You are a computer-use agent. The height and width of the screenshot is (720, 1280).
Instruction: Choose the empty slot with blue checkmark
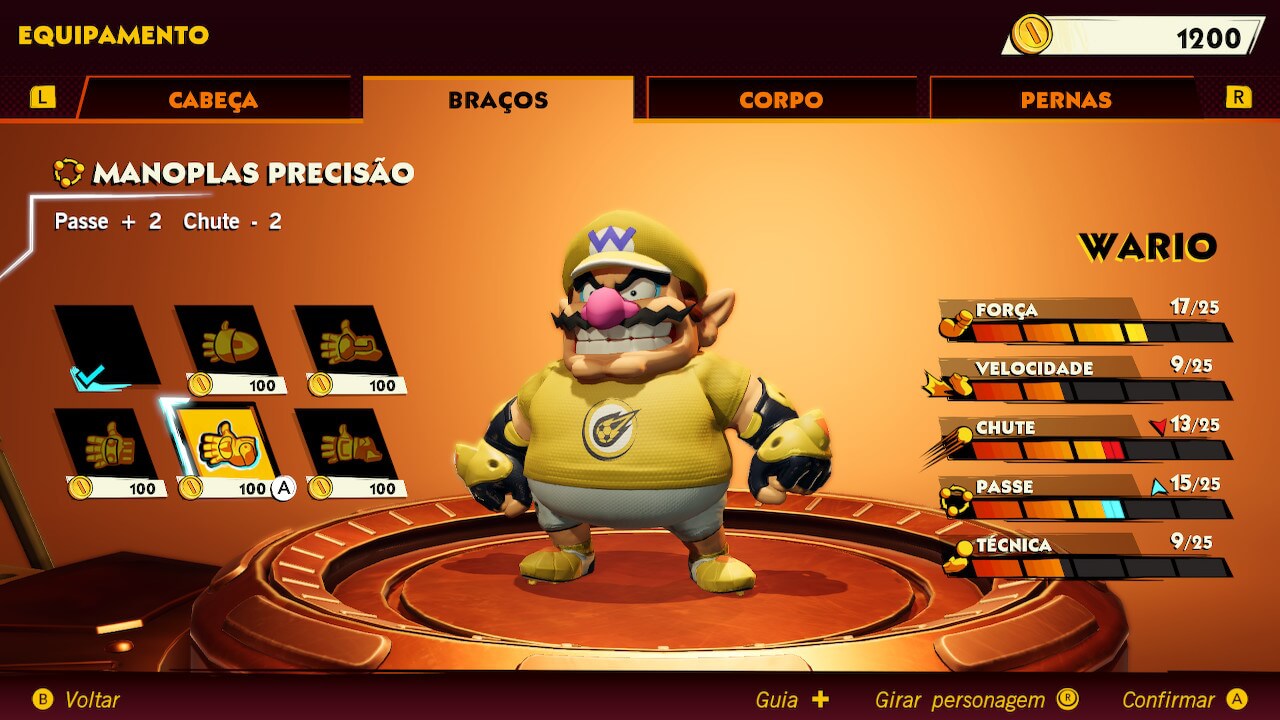(106, 347)
